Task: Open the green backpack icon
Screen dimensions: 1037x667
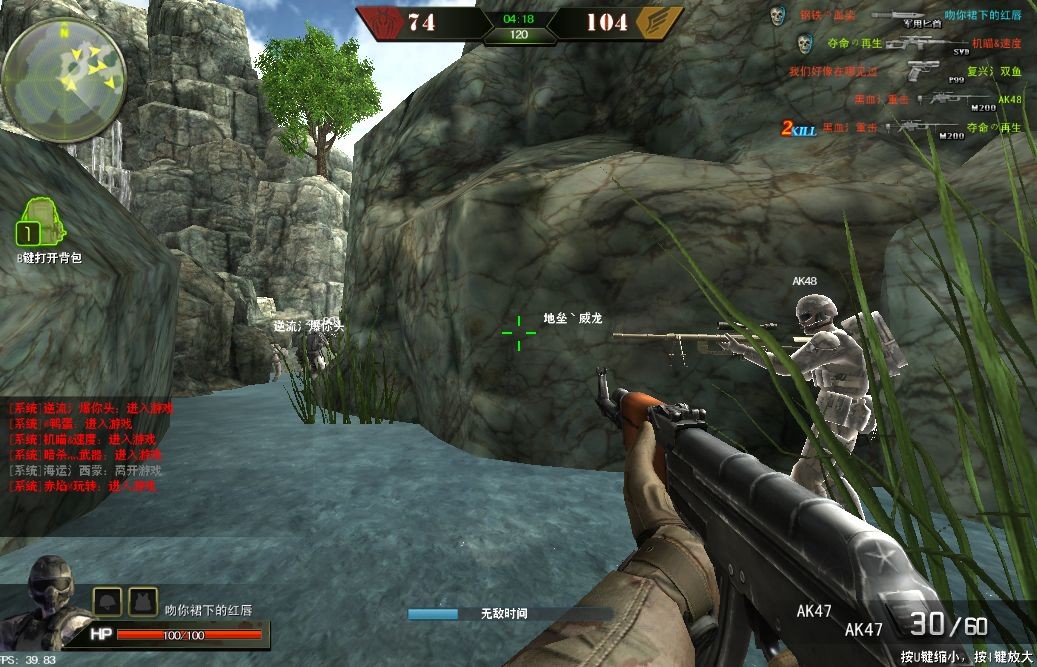Action: 39,222
